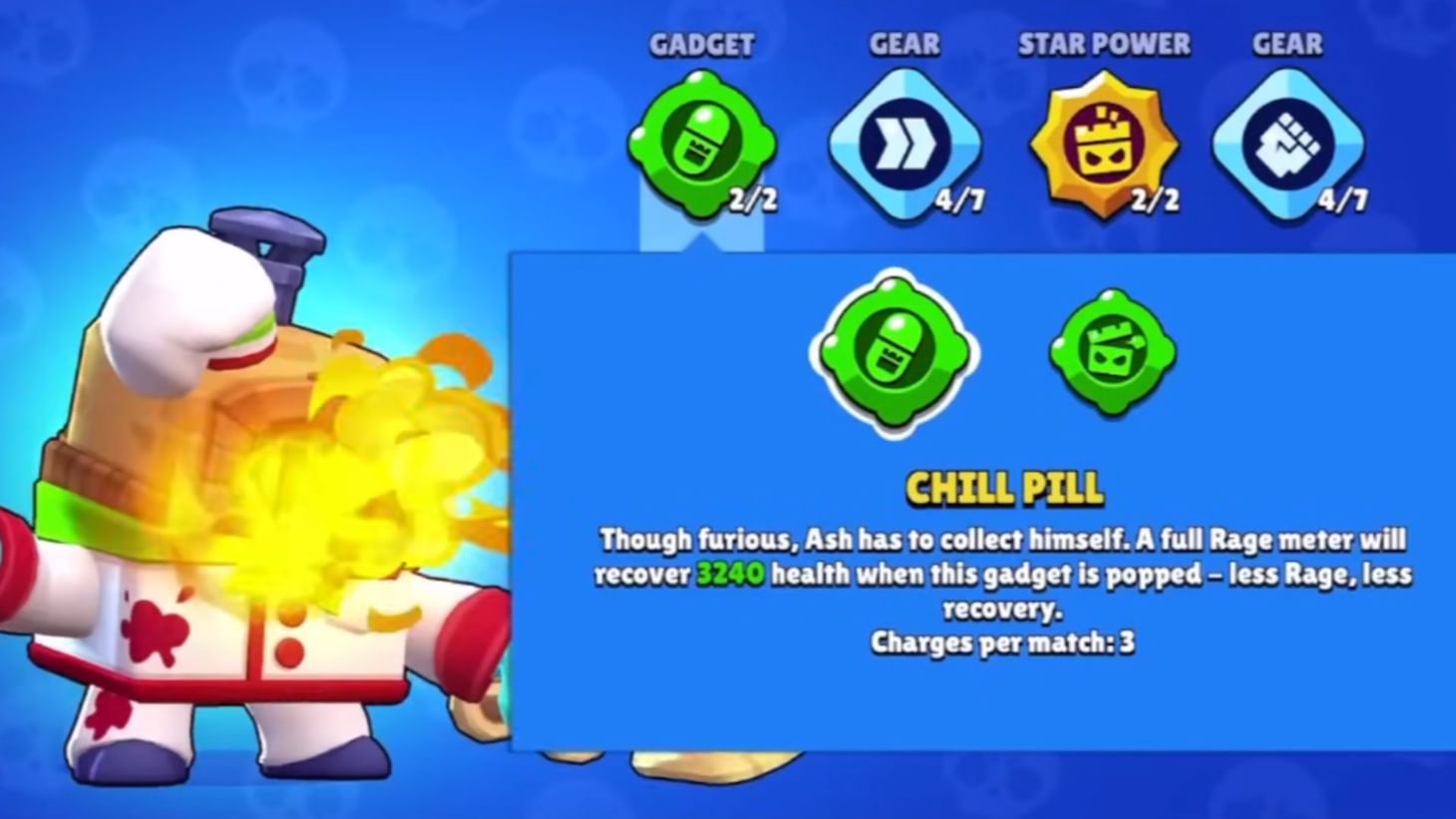Select the second GEAR heading on the right
Screen dimensions: 1456x819
pos(1285,43)
